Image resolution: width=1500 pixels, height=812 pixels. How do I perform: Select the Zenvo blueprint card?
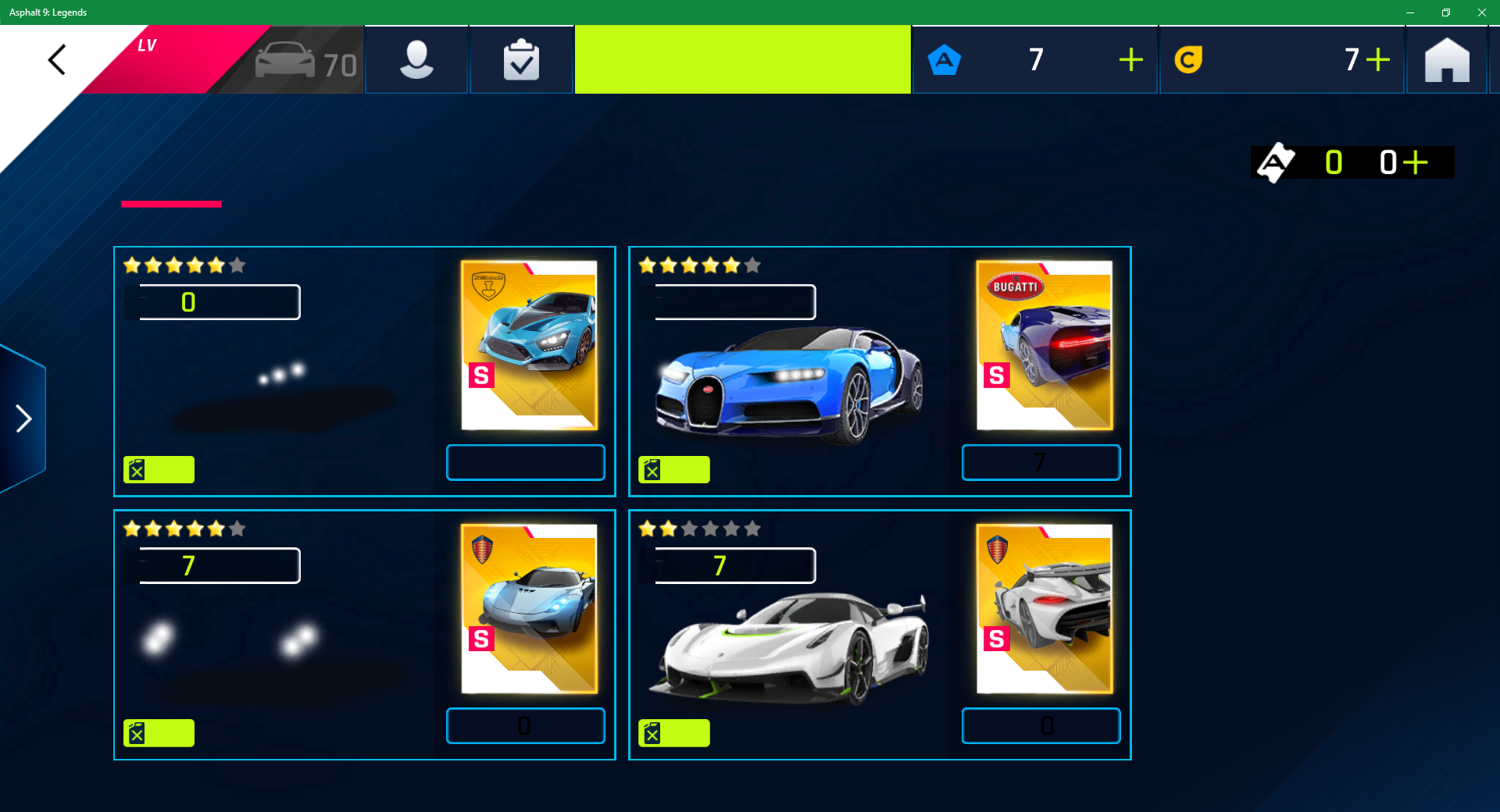(x=529, y=345)
